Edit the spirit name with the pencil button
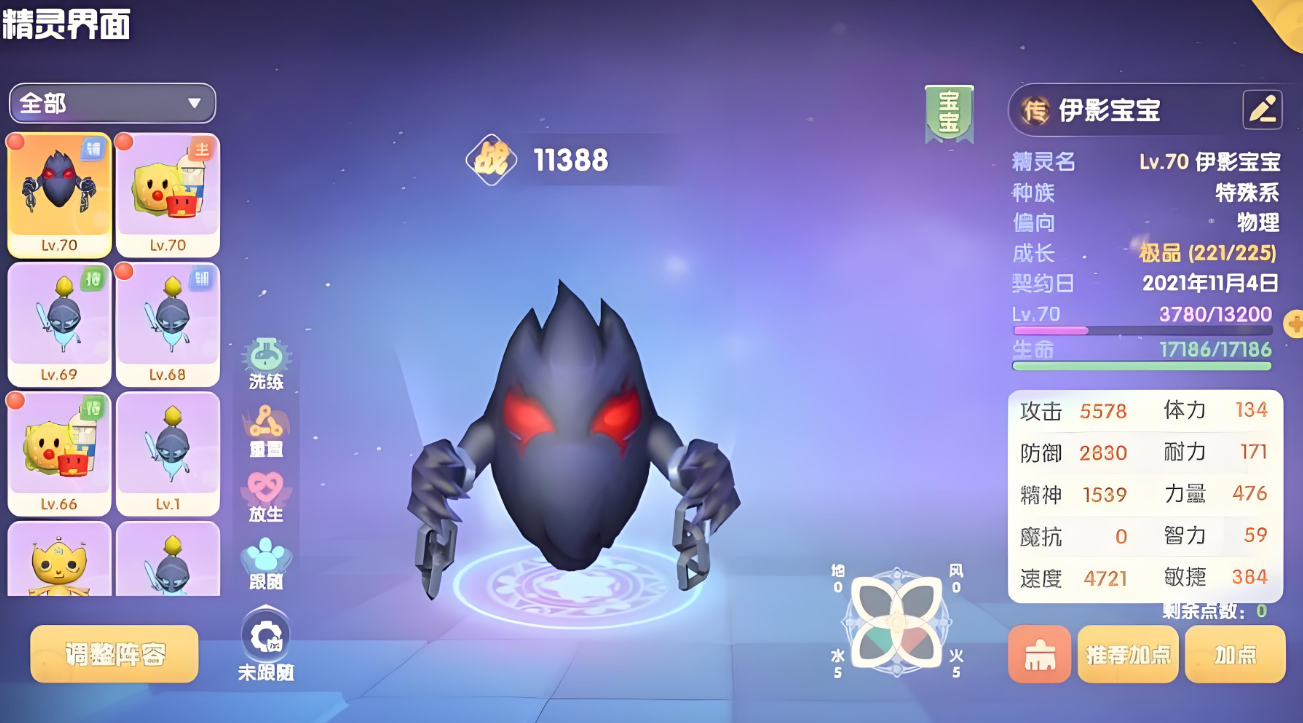Image resolution: width=1303 pixels, height=723 pixels. pos(1262,110)
